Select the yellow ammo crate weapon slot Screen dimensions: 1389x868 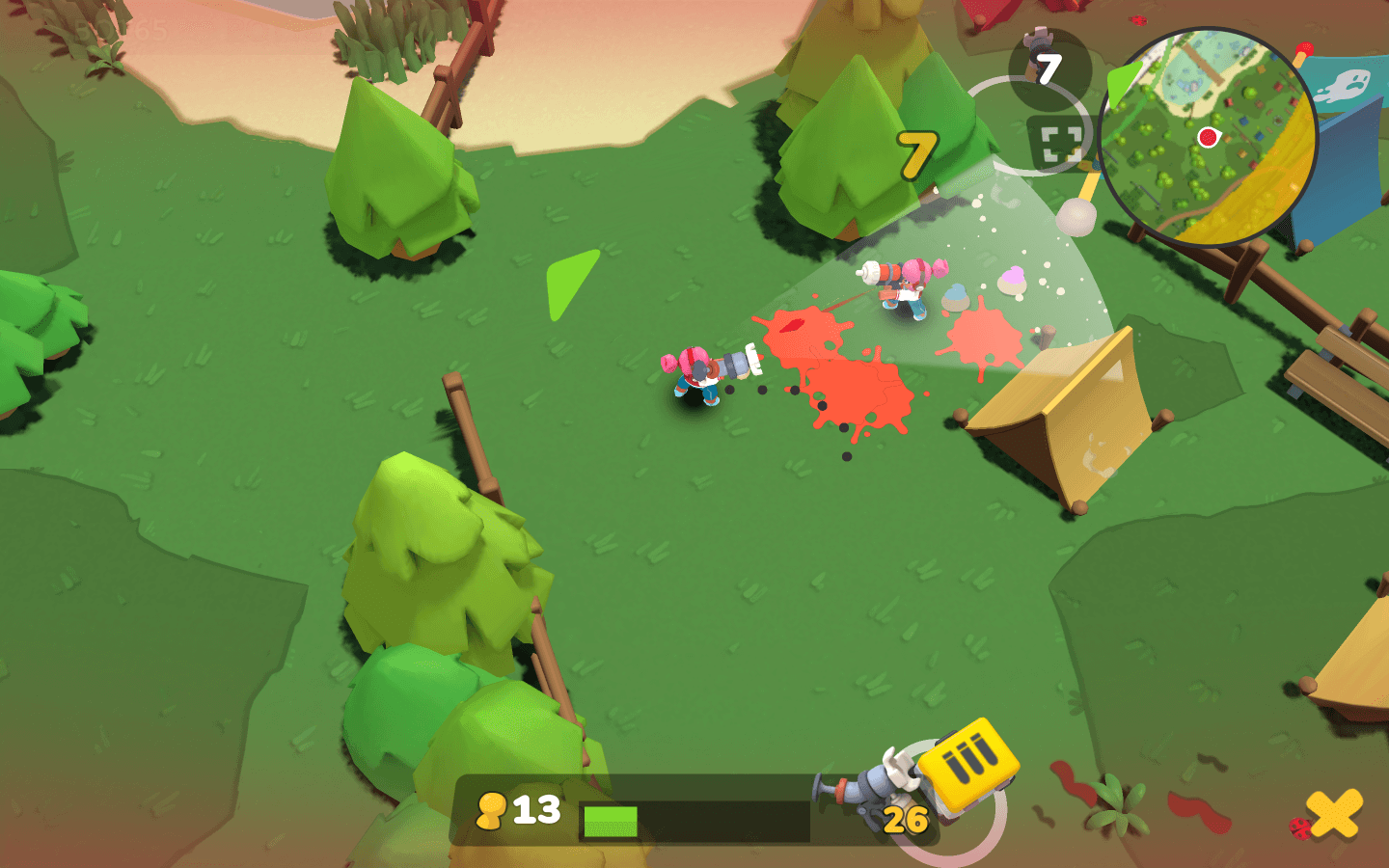coord(967,763)
